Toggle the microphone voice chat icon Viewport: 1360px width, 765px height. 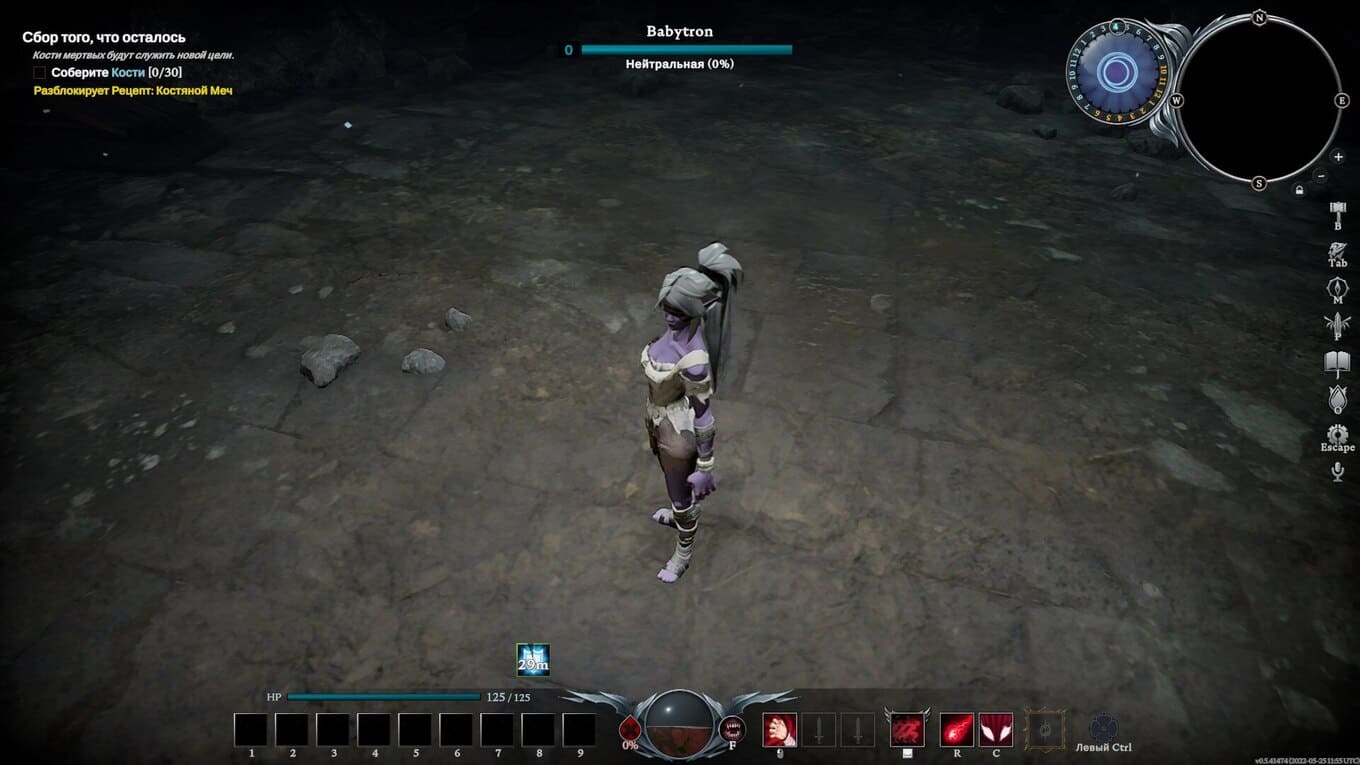pyautogui.click(x=1338, y=472)
